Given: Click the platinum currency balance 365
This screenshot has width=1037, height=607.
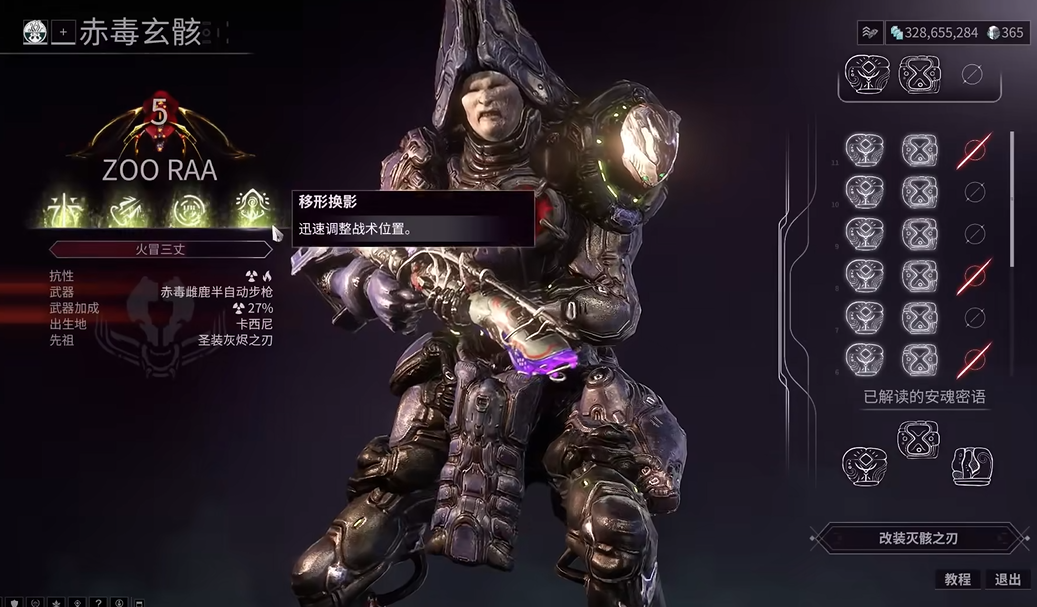Looking at the screenshot, I should pyautogui.click(x=1006, y=33).
